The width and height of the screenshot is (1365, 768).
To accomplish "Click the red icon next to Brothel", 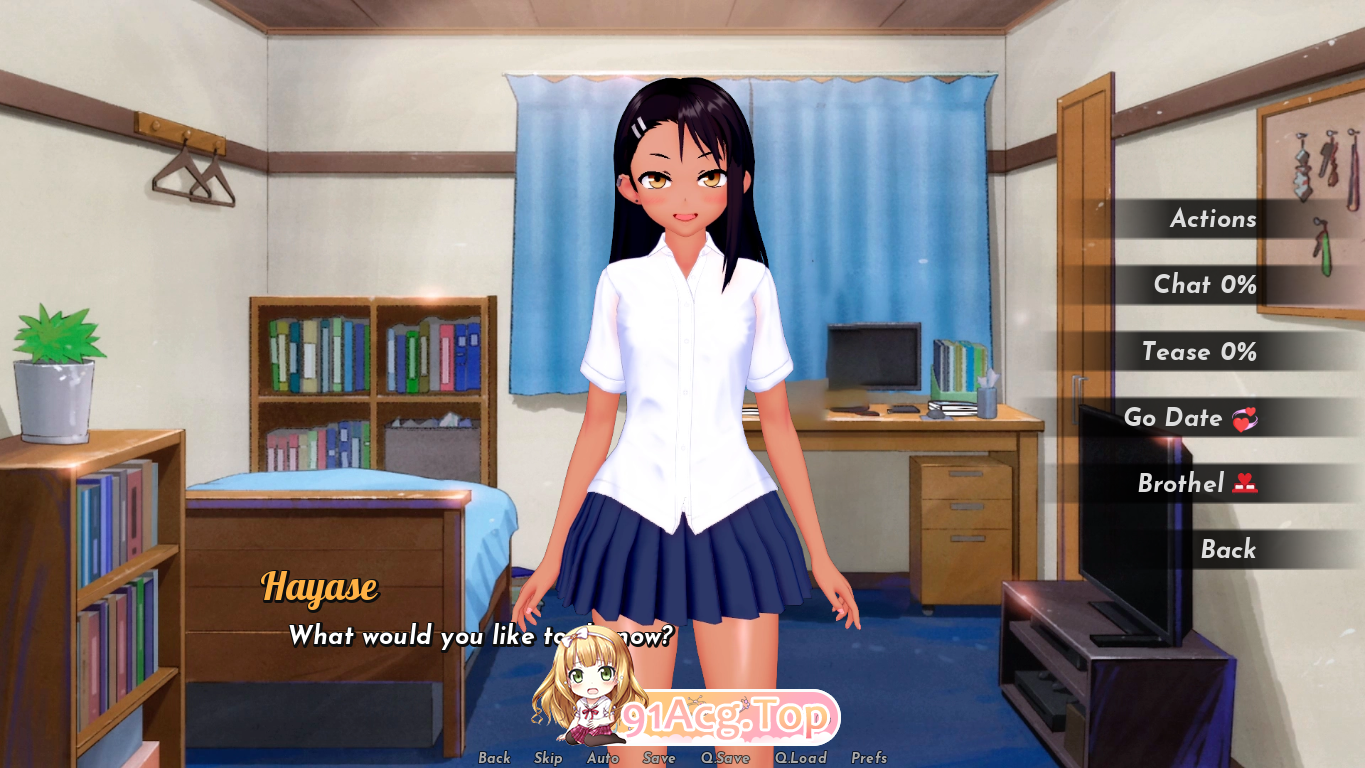I will [1243, 484].
